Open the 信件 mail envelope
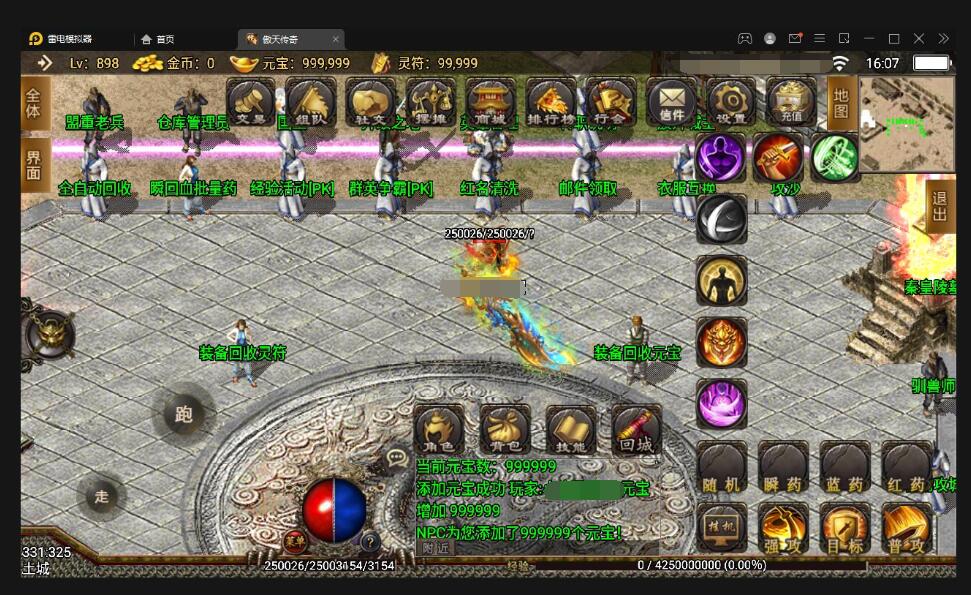Image resolution: width=971 pixels, height=595 pixels. (672, 102)
